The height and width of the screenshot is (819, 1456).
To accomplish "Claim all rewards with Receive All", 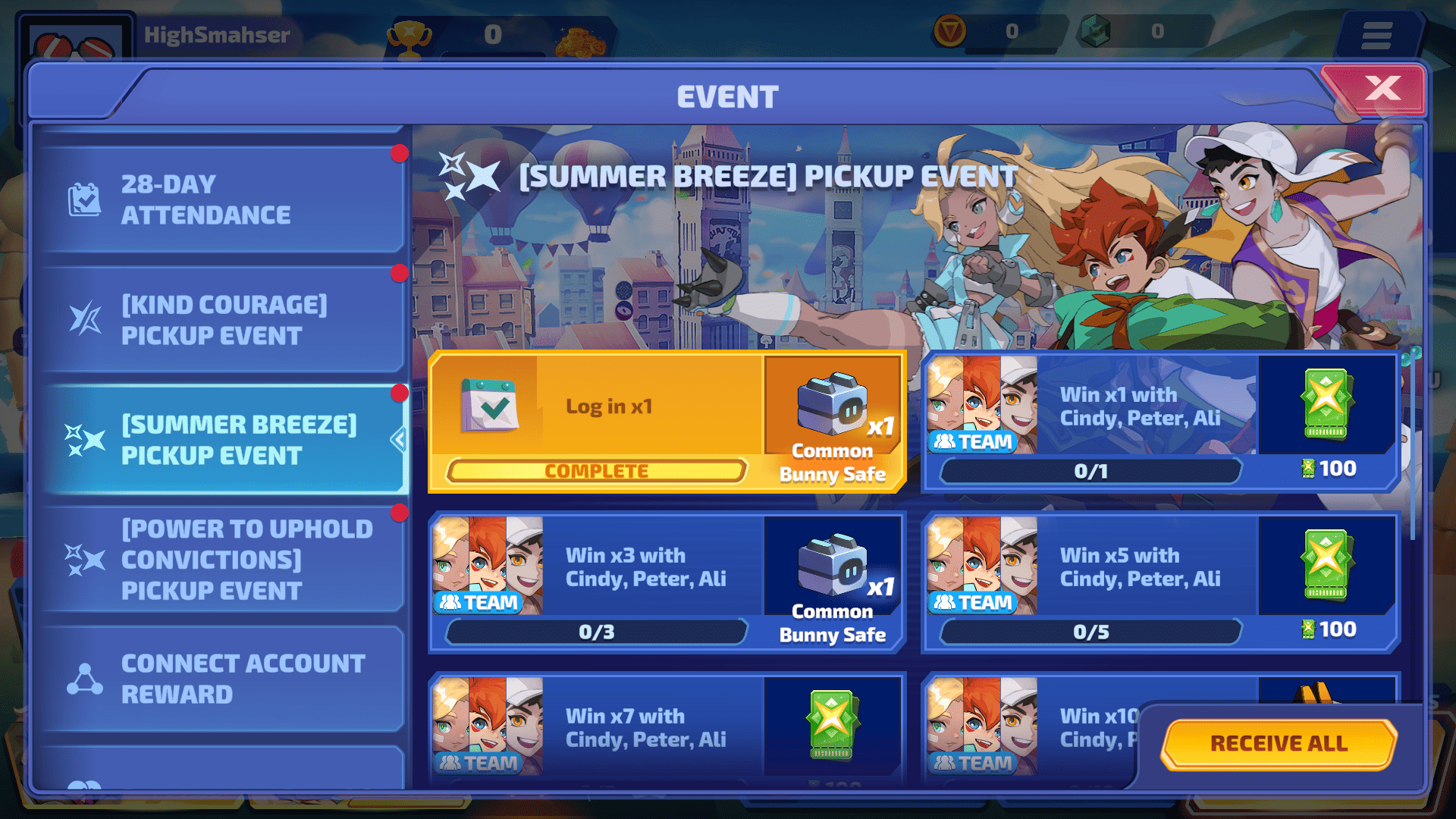I will pyautogui.click(x=1279, y=743).
